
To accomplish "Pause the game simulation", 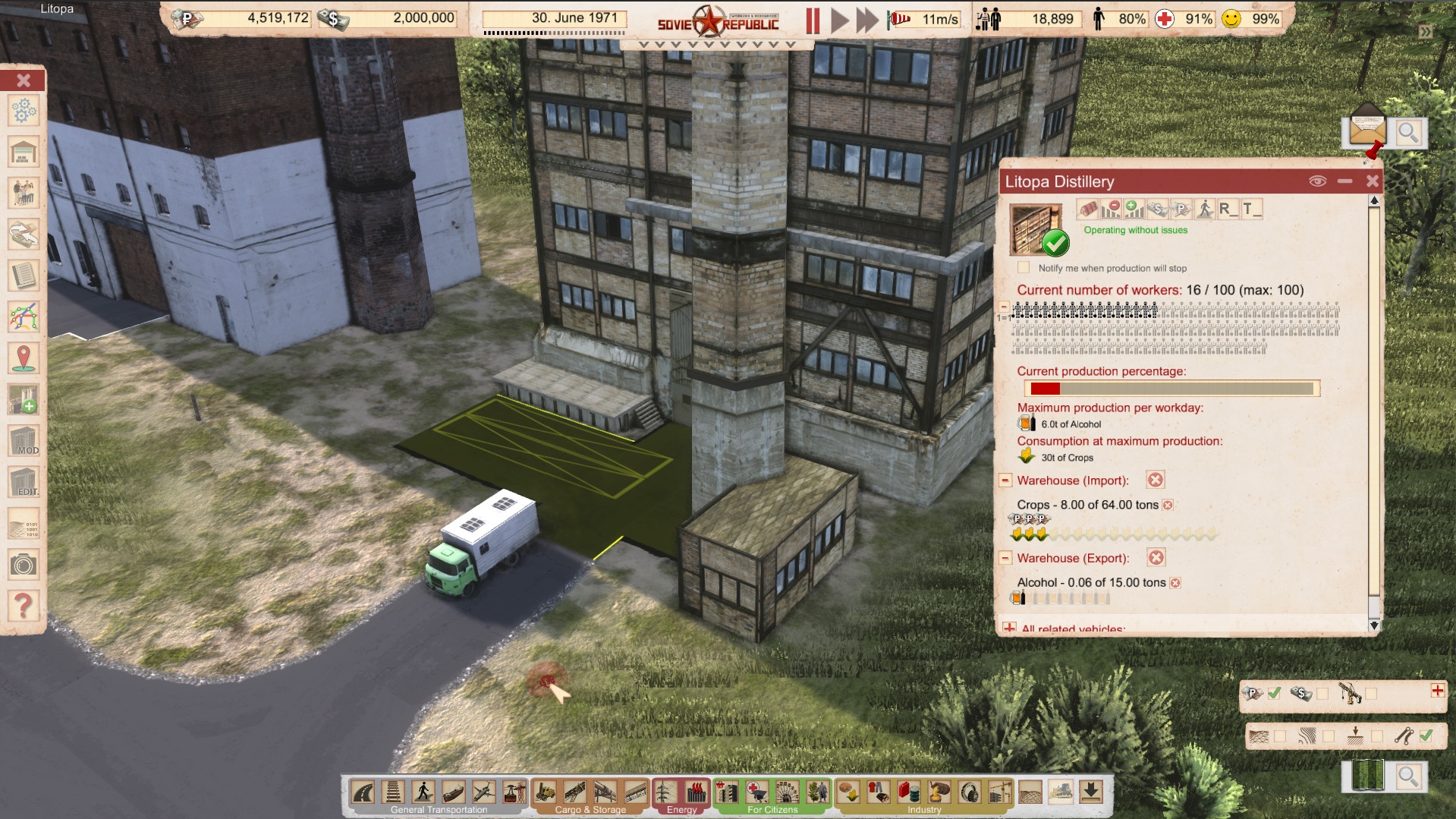I will tap(813, 20).
